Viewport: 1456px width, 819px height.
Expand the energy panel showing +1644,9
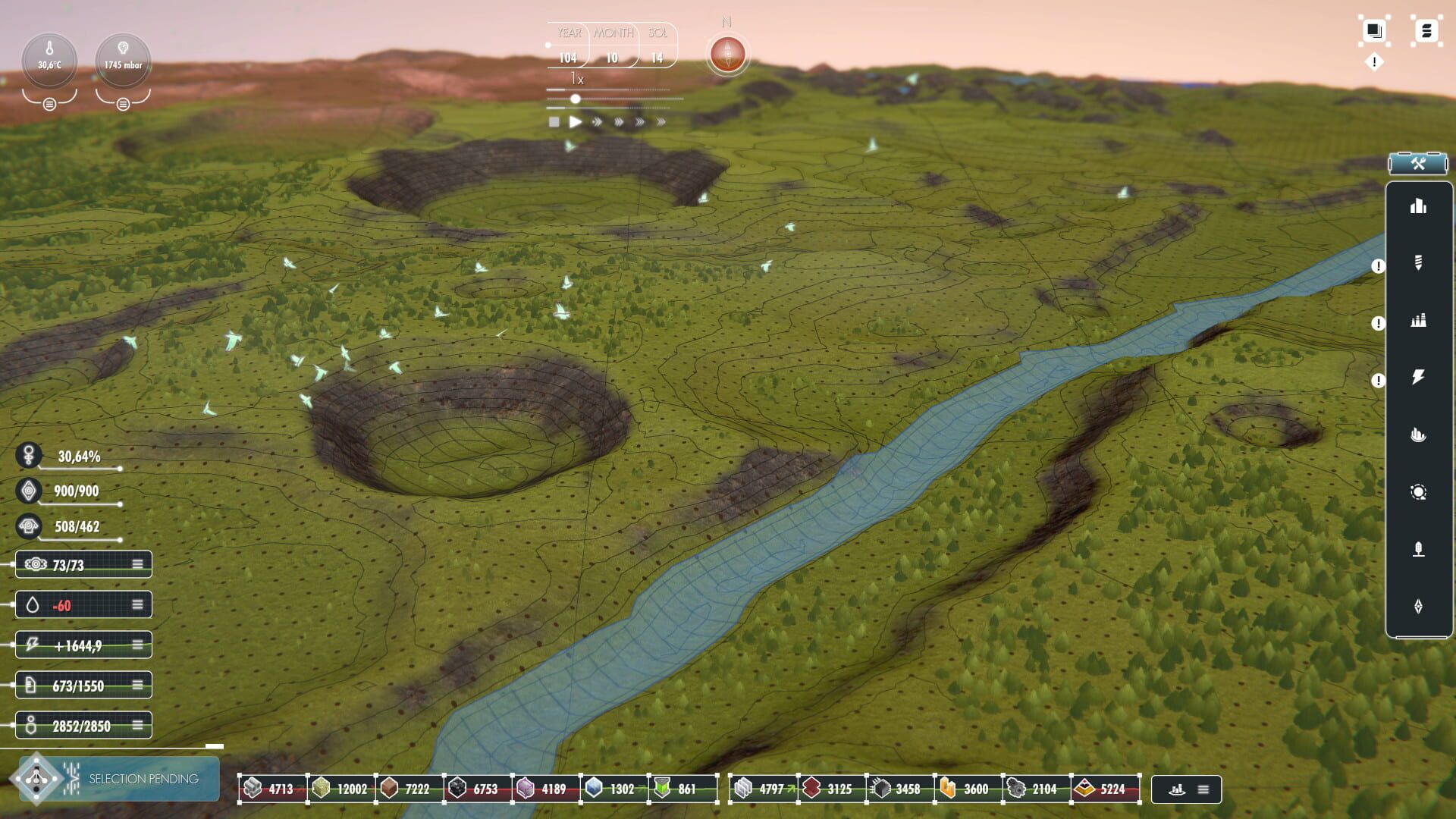click(136, 645)
